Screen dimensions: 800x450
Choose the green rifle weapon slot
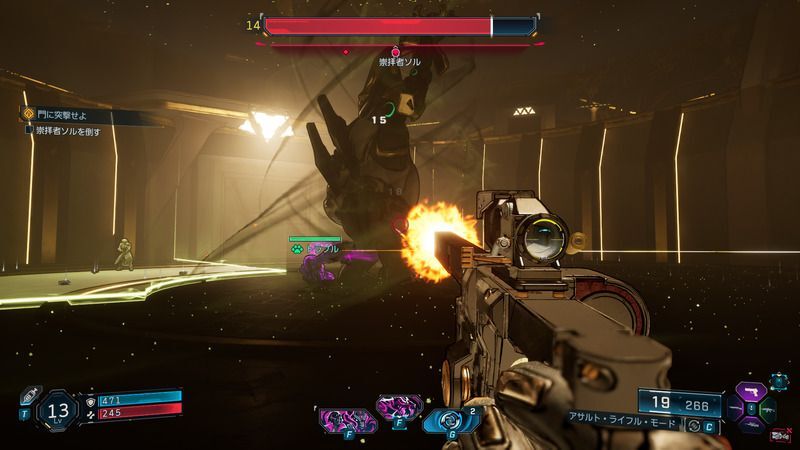click(x=767, y=410)
